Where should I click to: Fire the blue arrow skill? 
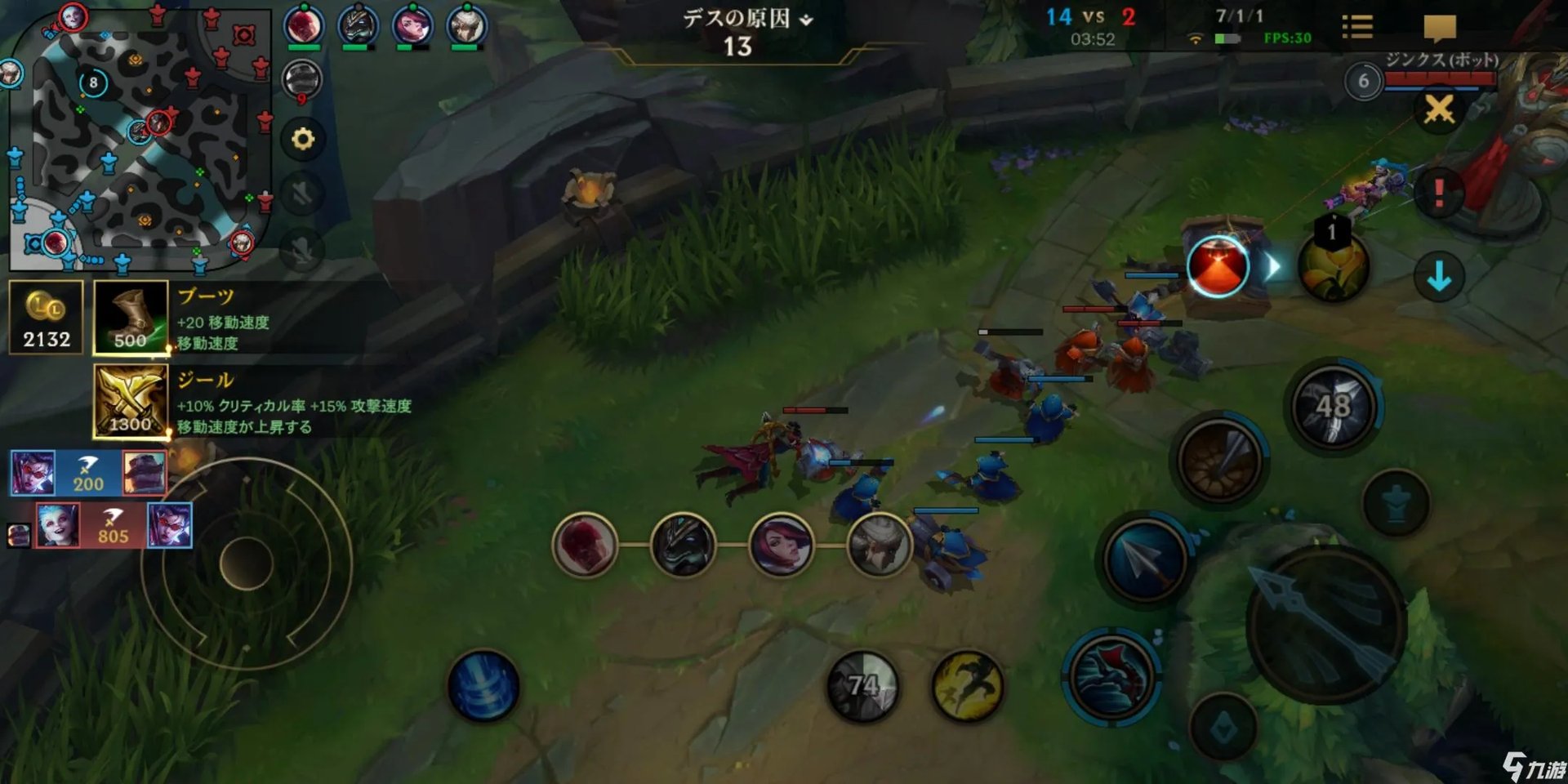click(x=1145, y=559)
